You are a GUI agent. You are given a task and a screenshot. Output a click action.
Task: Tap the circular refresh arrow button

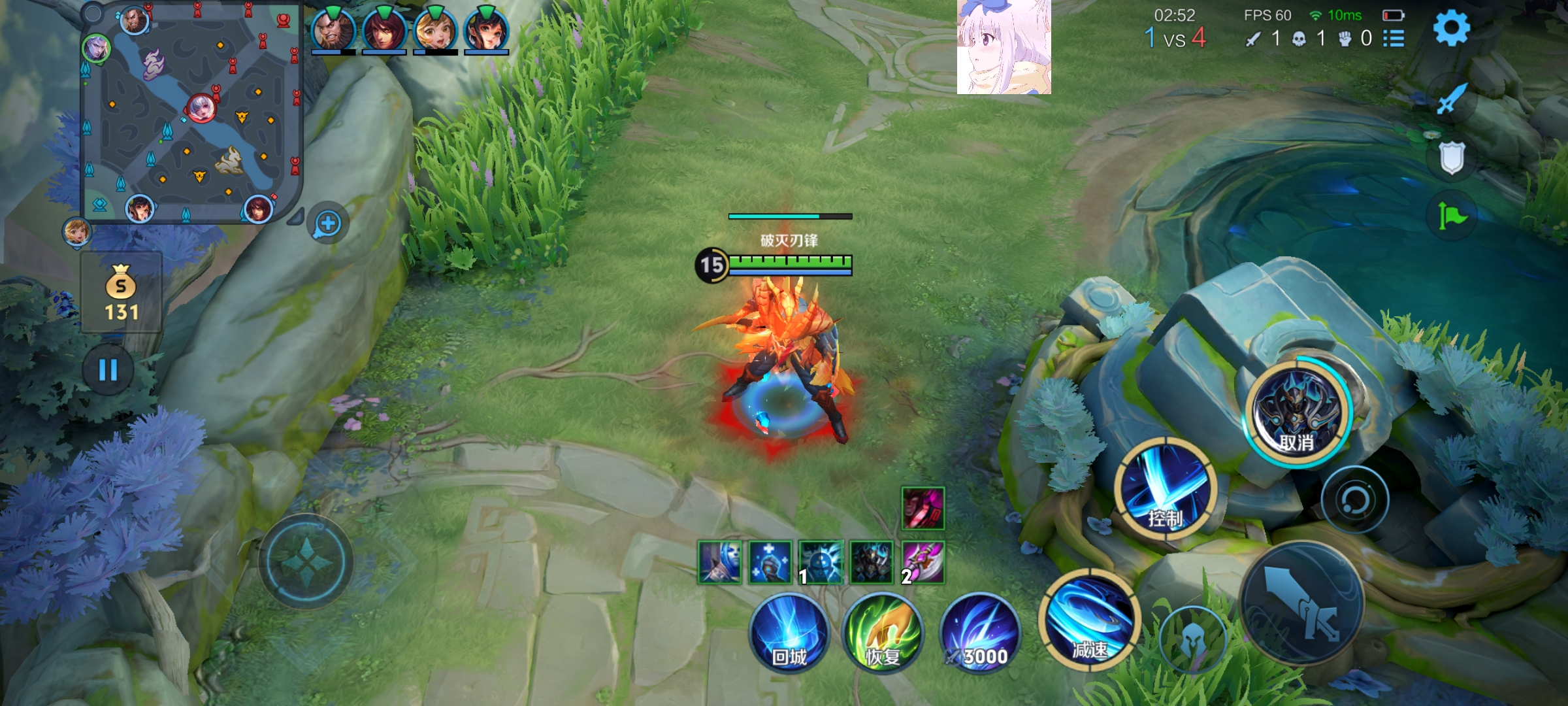pyautogui.click(x=1355, y=500)
